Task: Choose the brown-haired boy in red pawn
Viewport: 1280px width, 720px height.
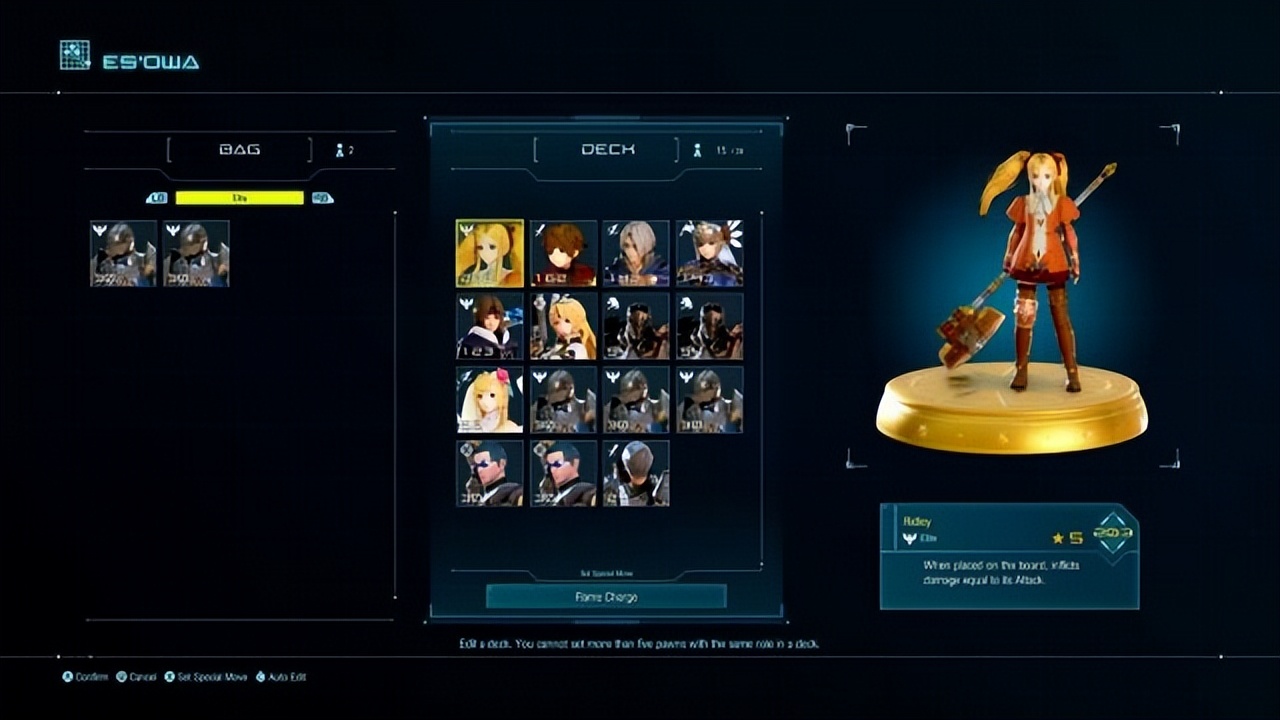Action: coord(563,254)
